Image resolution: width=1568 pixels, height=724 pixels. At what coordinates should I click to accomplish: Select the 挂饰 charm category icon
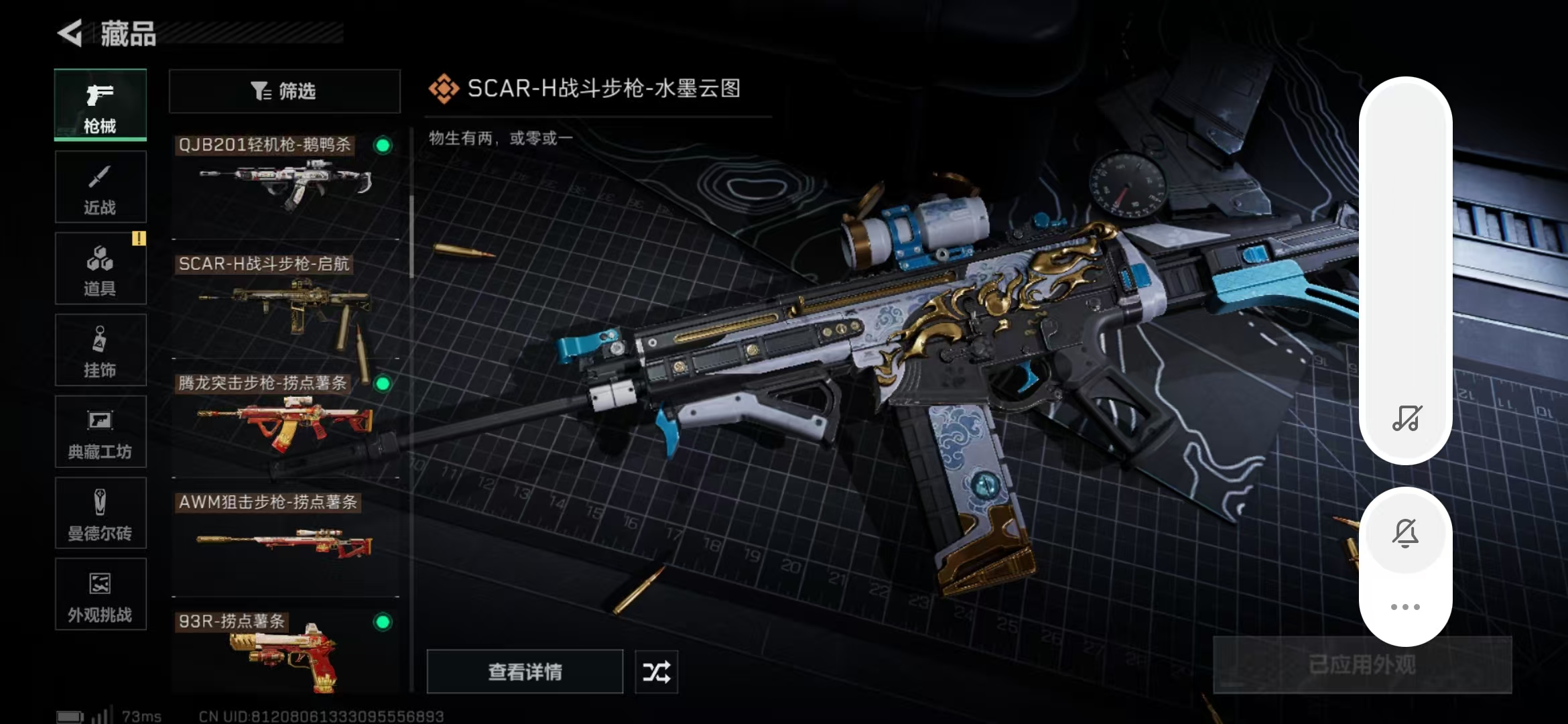101,349
